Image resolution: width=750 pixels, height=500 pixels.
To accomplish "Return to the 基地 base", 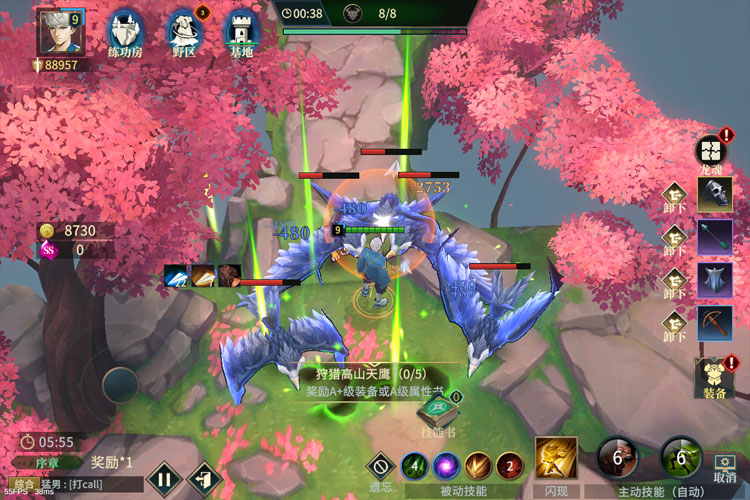I will coord(241,31).
